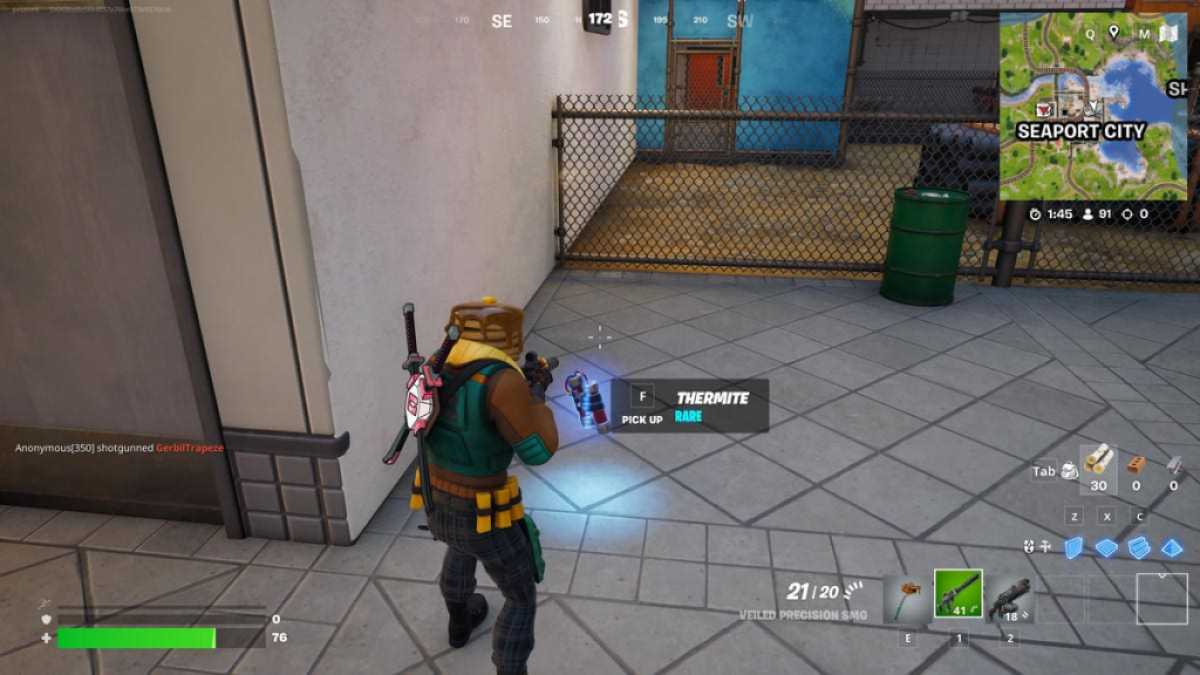Screen dimensions: 1200x675
Task: Open the inventory backpack icon
Action: point(1068,471)
